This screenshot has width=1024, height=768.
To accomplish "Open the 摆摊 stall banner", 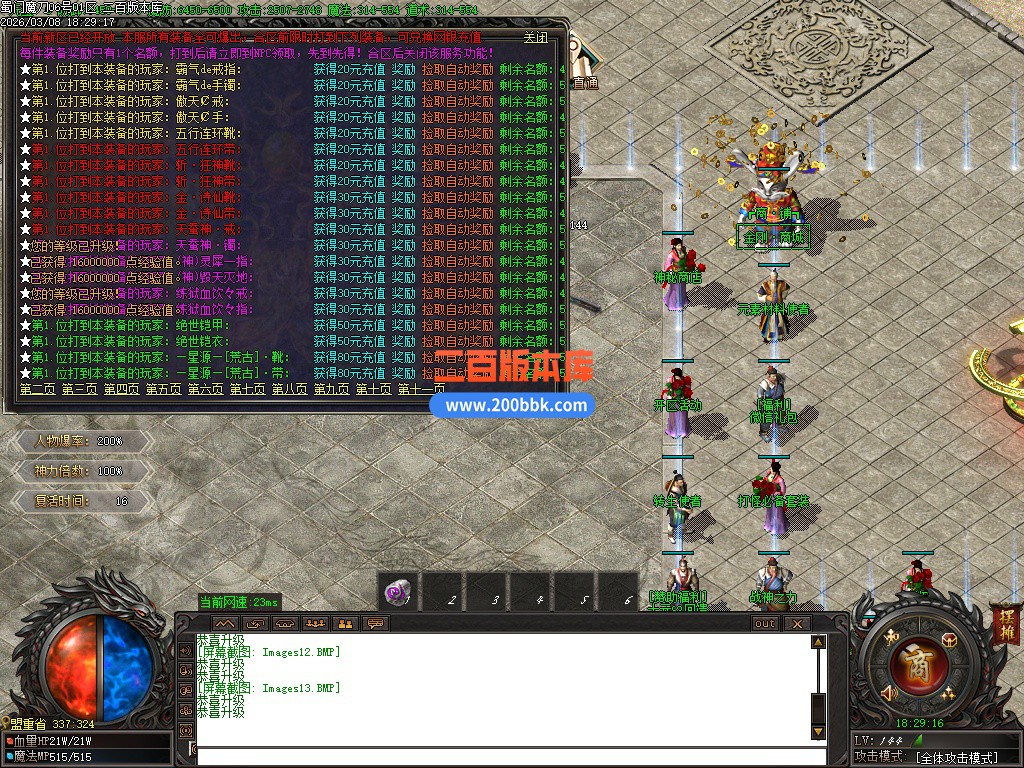I will click(x=1005, y=619).
